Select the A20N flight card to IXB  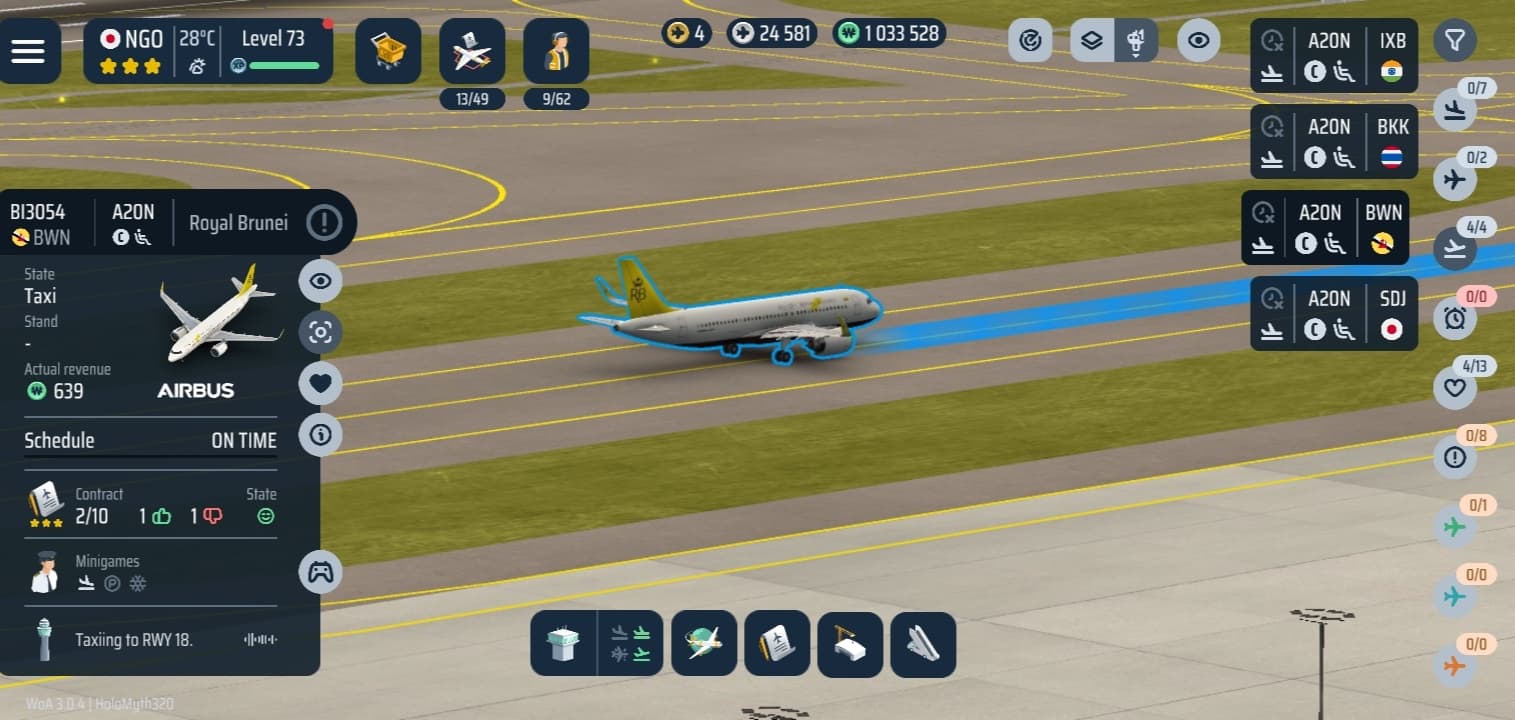[1334, 56]
